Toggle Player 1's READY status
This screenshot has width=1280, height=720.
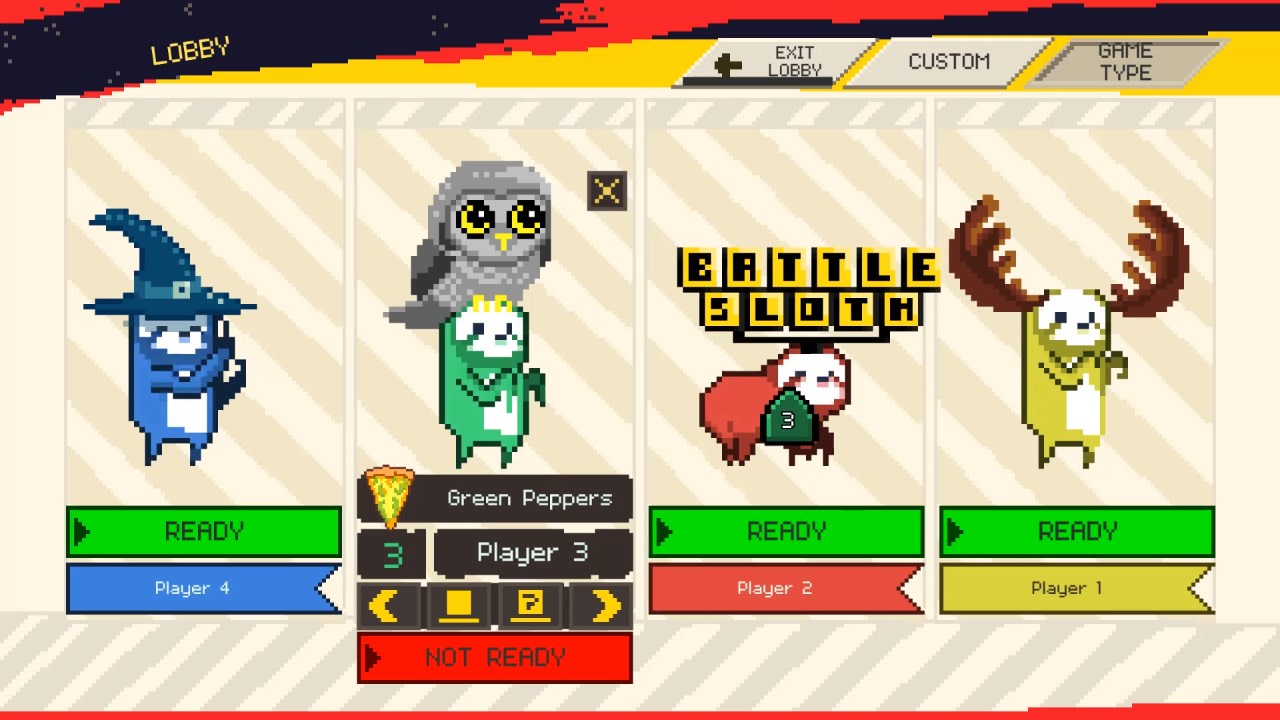click(1077, 531)
